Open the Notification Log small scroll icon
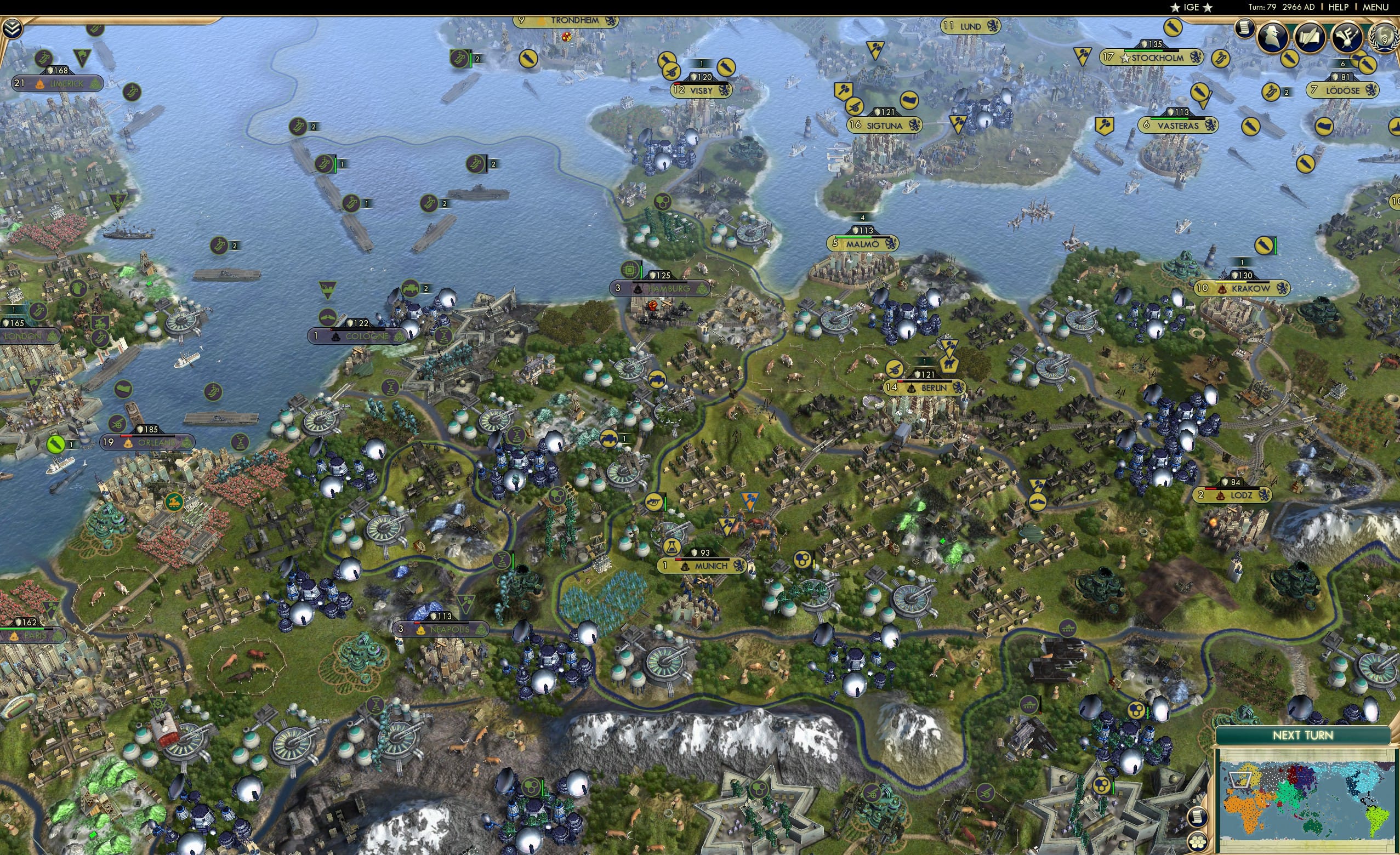Viewport: 1400px width, 855px height. (x=1244, y=29)
